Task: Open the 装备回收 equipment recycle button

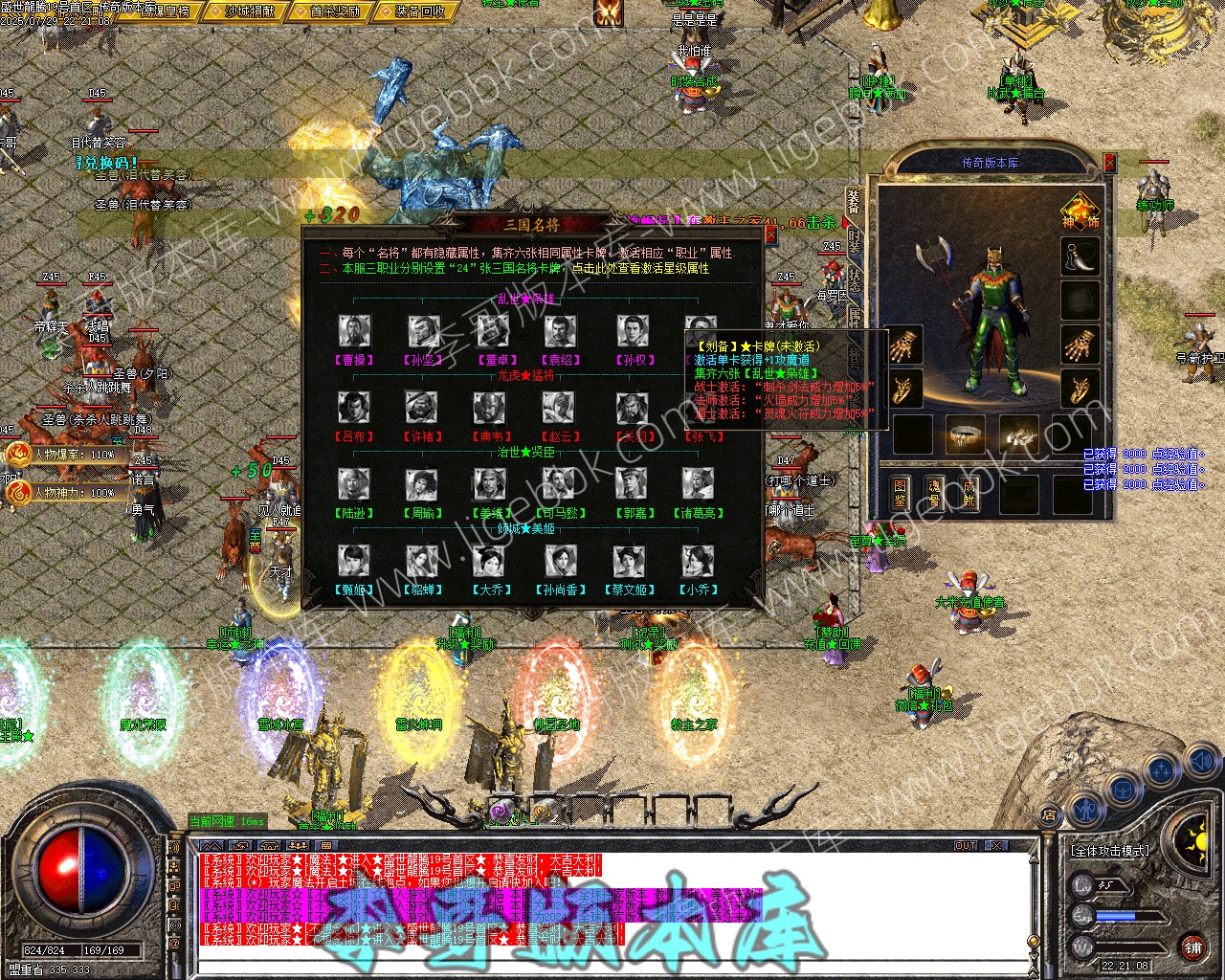Action: pos(419,11)
